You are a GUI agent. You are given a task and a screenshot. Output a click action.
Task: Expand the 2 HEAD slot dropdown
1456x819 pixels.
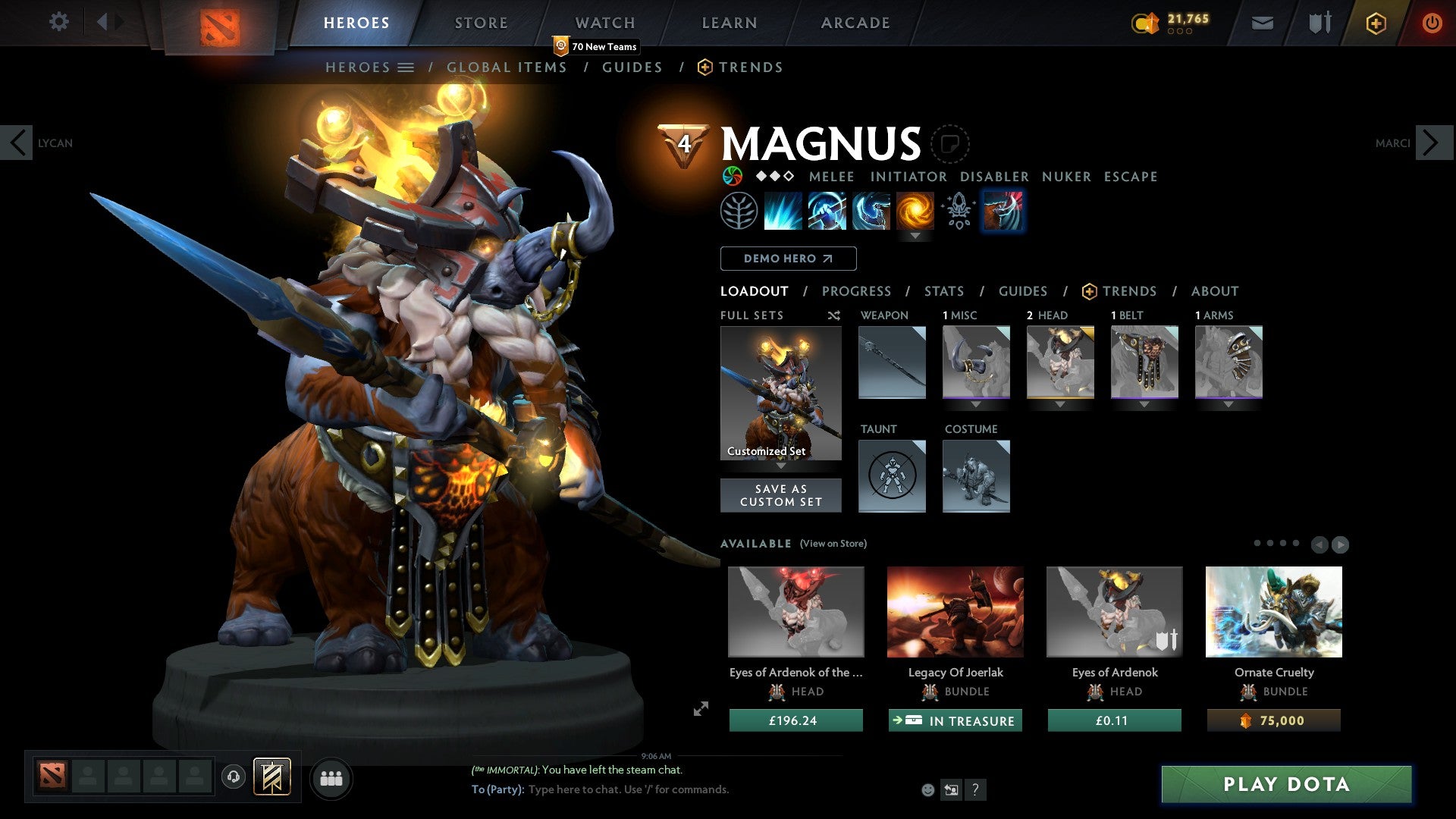click(1059, 405)
